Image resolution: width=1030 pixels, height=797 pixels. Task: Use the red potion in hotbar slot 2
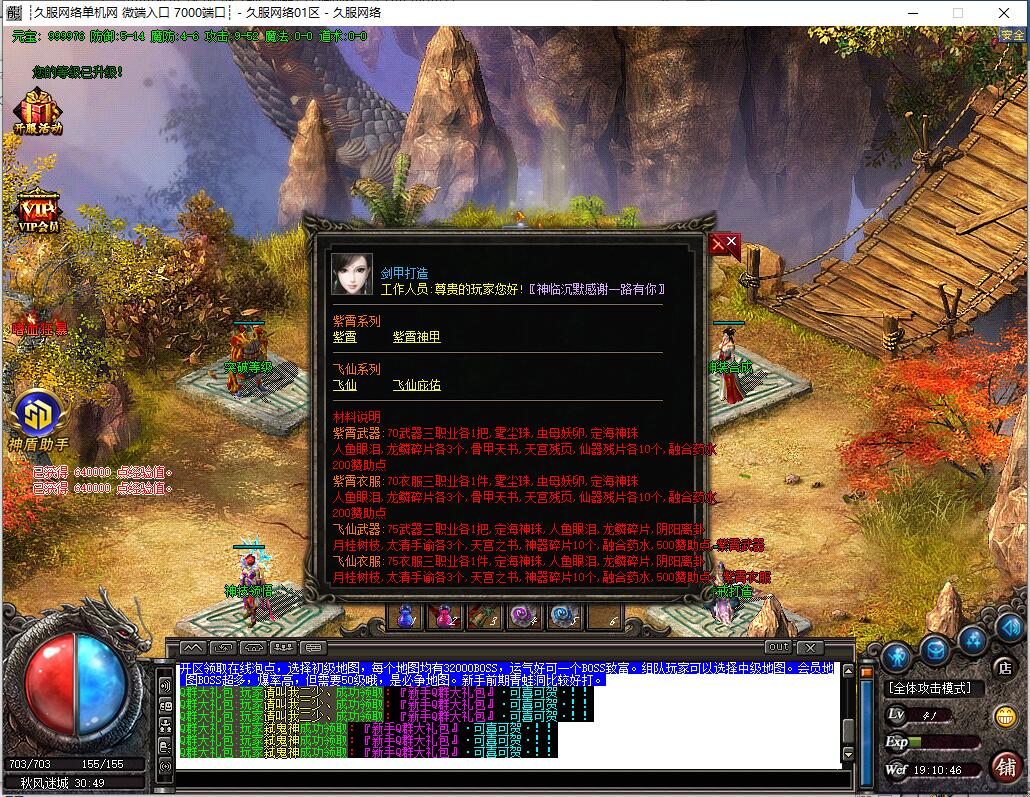444,616
